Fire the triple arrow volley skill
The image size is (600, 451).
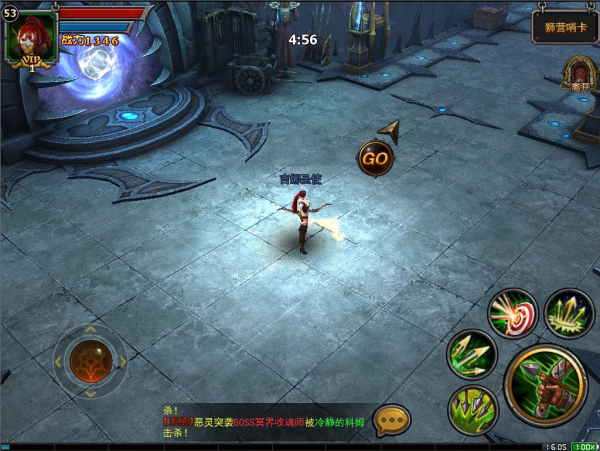[x=470, y=352]
